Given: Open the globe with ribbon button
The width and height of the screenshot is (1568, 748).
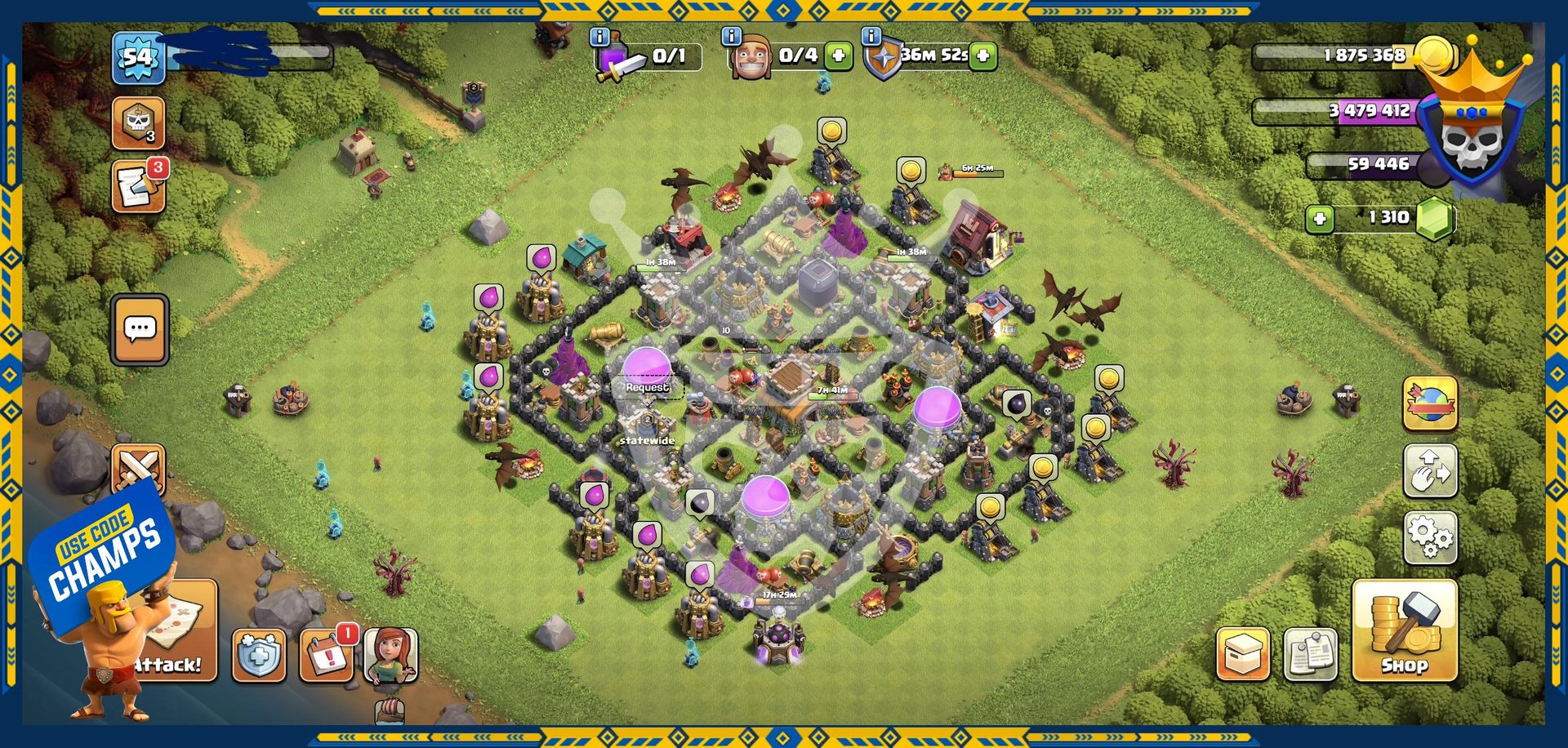Looking at the screenshot, I should [1430, 403].
